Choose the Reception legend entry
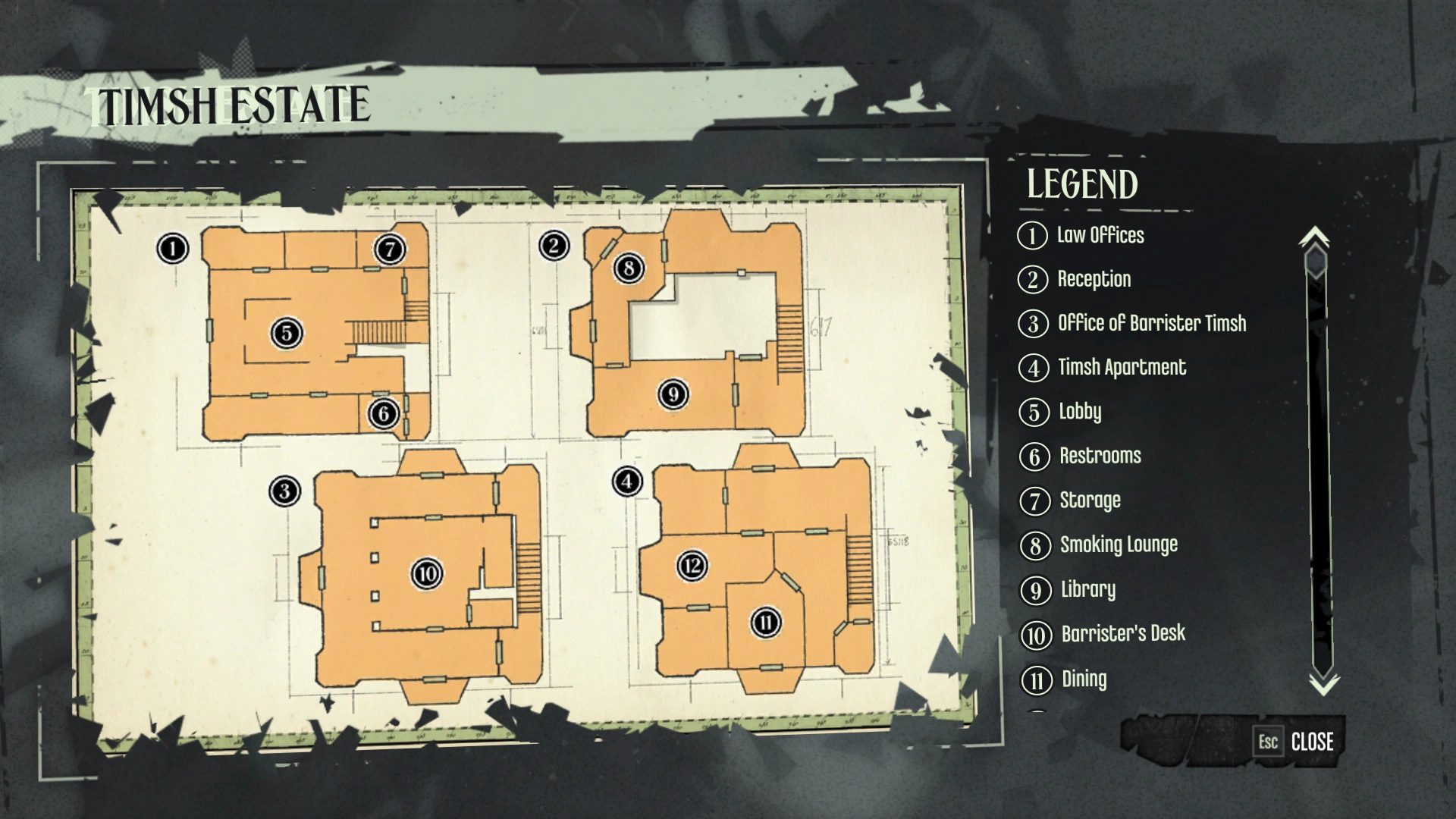Screen dimensions: 1456x819 [x=1094, y=279]
